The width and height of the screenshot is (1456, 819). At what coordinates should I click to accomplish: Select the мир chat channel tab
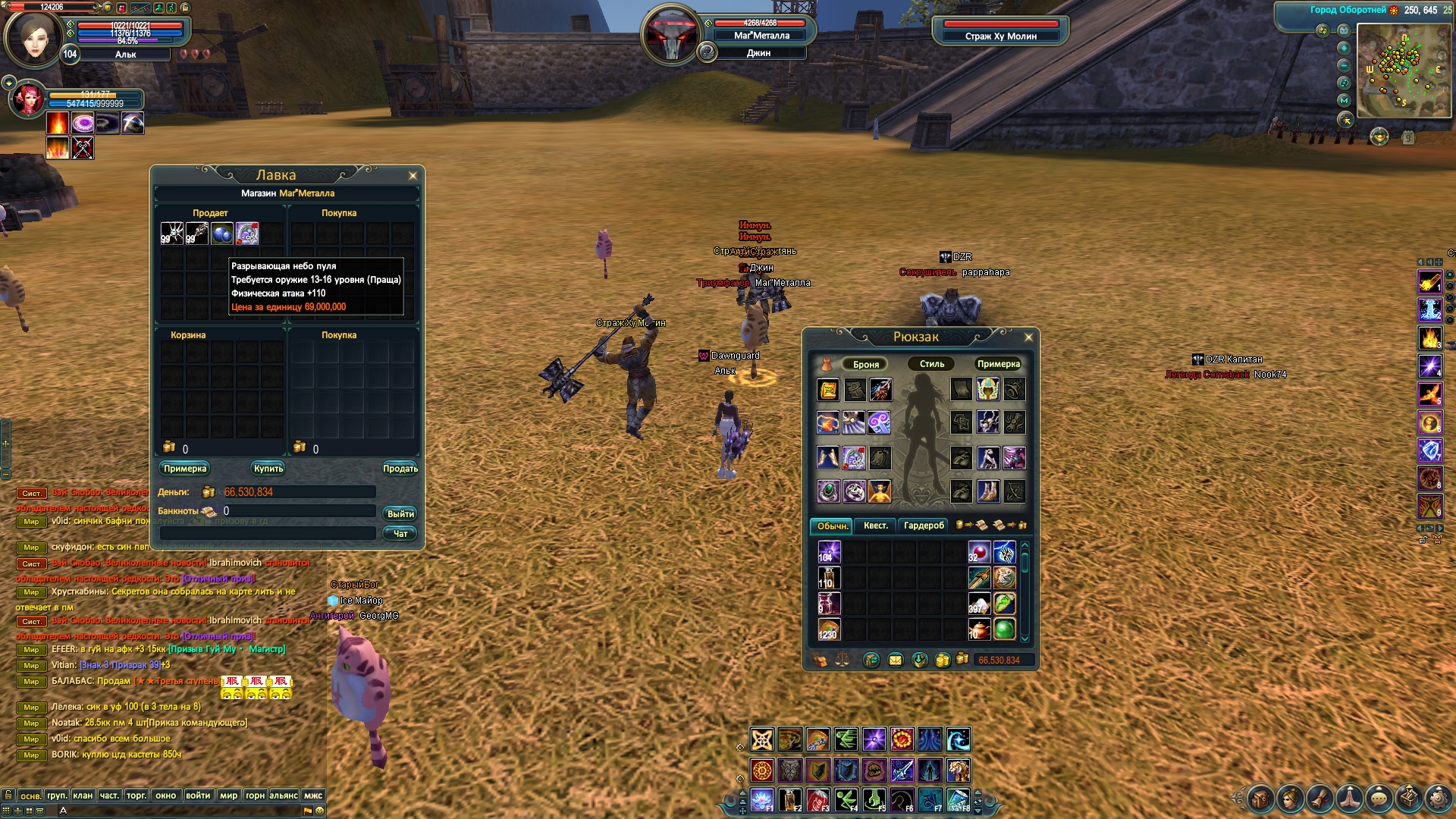point(228,795)
